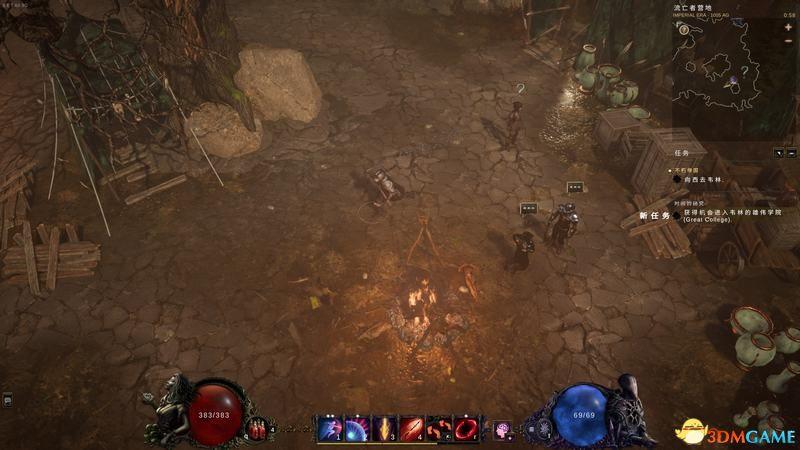Minimize the quest tracker panel
Screen dimensions: 800x450
(x=791, y=153)
